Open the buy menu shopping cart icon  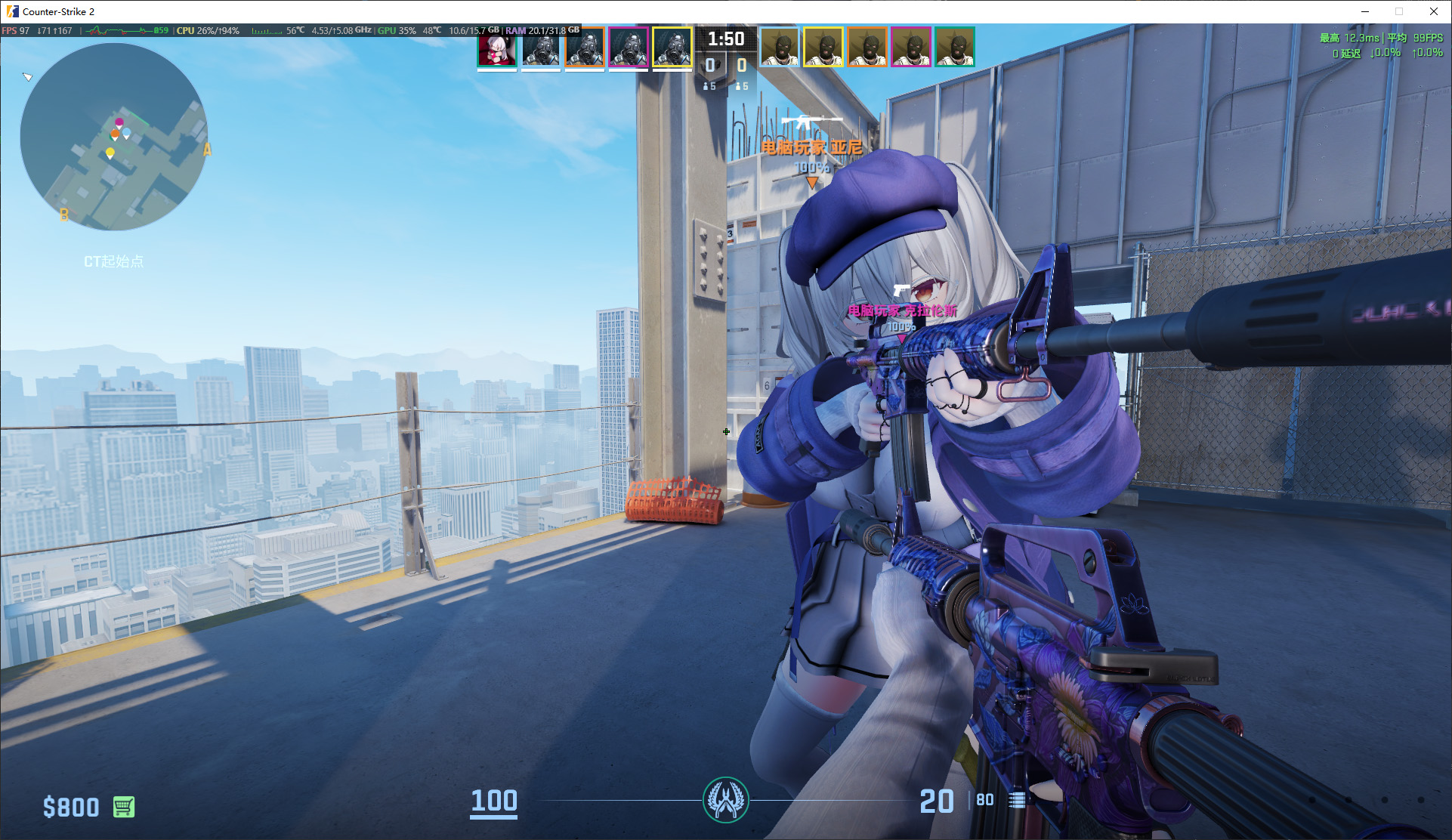[x=124, y=807]
